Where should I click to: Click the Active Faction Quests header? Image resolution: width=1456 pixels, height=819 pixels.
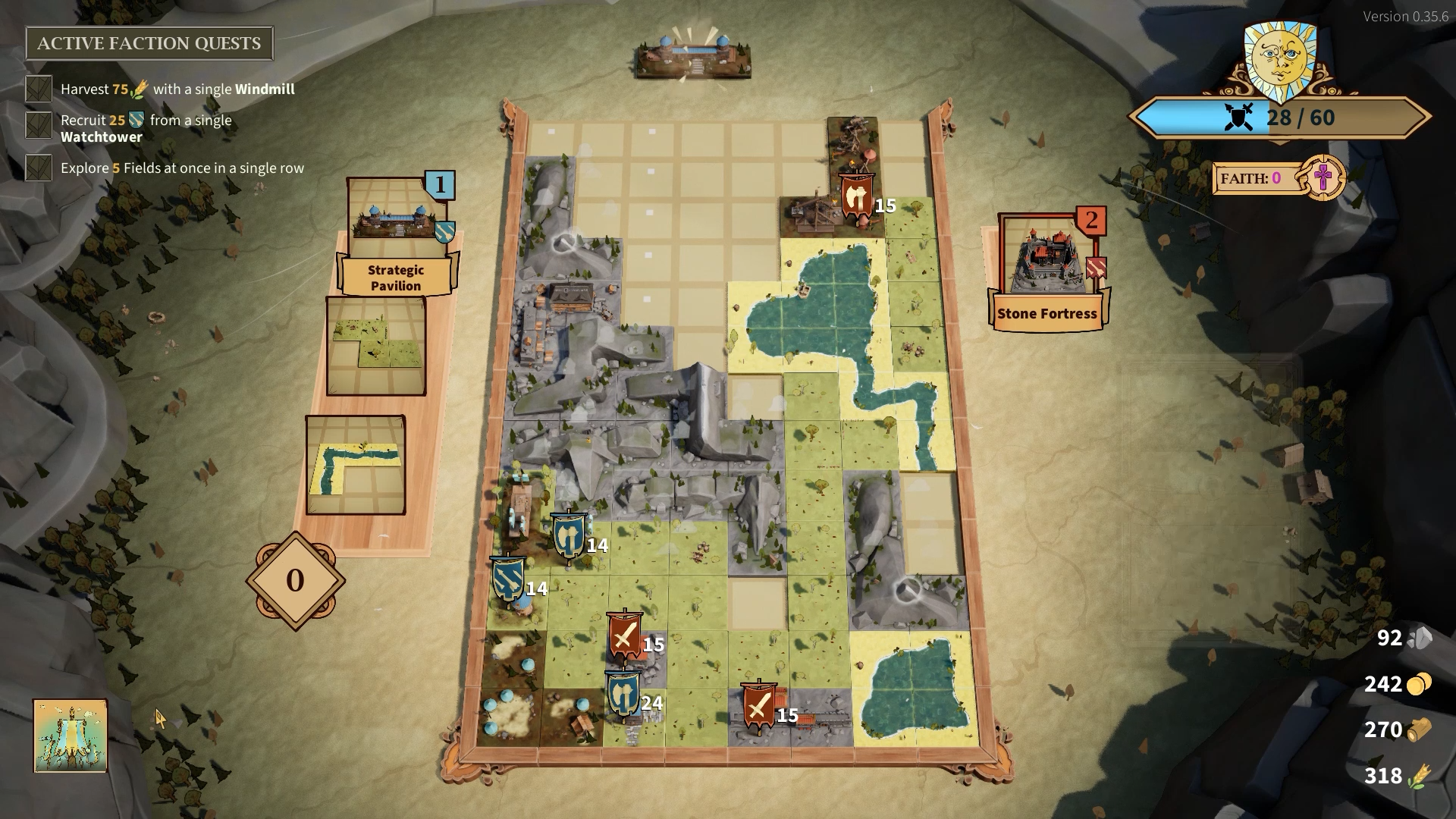click(149, 43)
